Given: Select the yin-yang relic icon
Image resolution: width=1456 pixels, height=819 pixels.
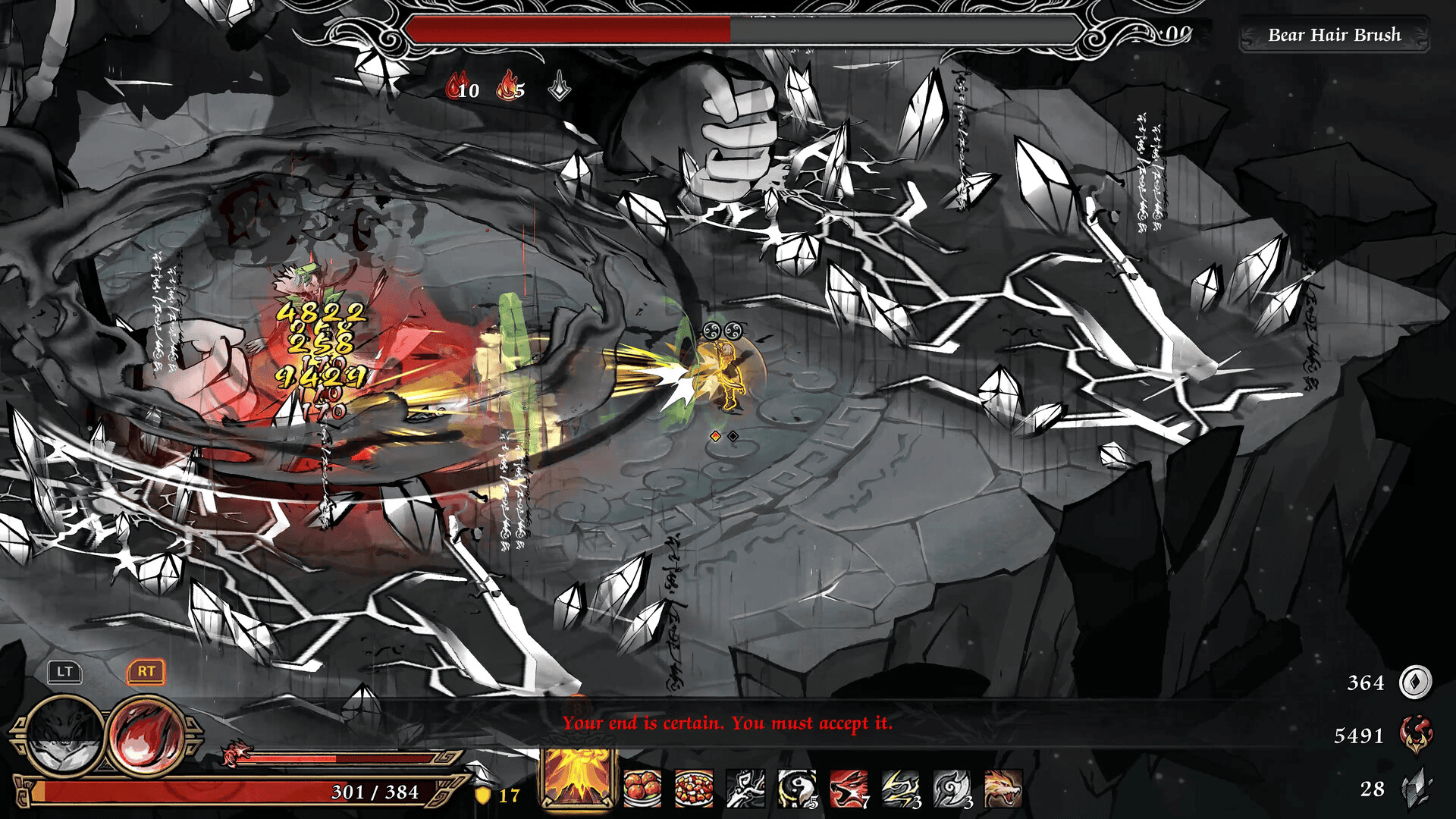Looking at the screenshot, I should [x=797, y=789].
